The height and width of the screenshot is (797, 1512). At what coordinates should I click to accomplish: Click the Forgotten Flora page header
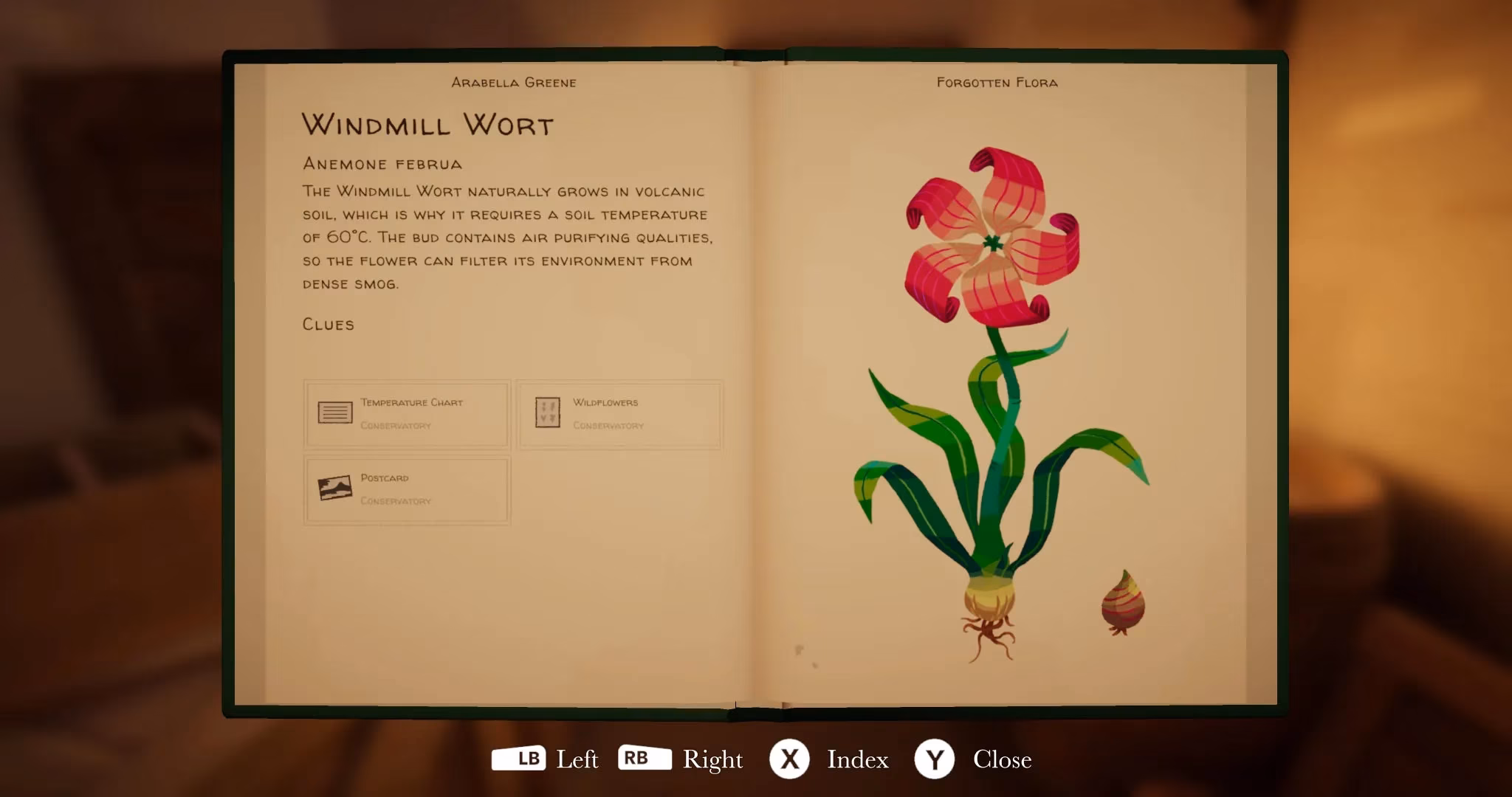pos(996,82)
